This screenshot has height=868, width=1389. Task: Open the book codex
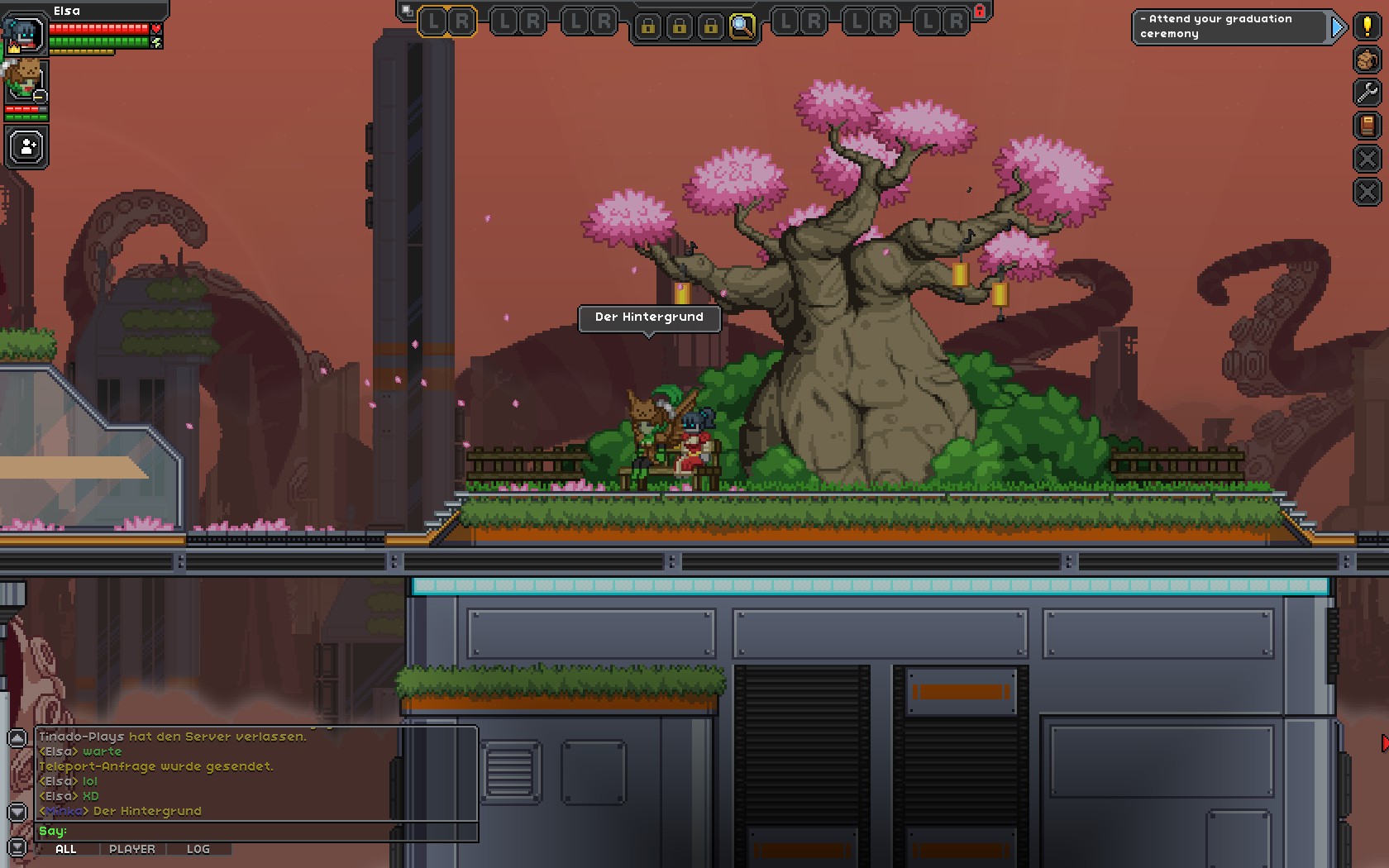tap(1368, 126)
